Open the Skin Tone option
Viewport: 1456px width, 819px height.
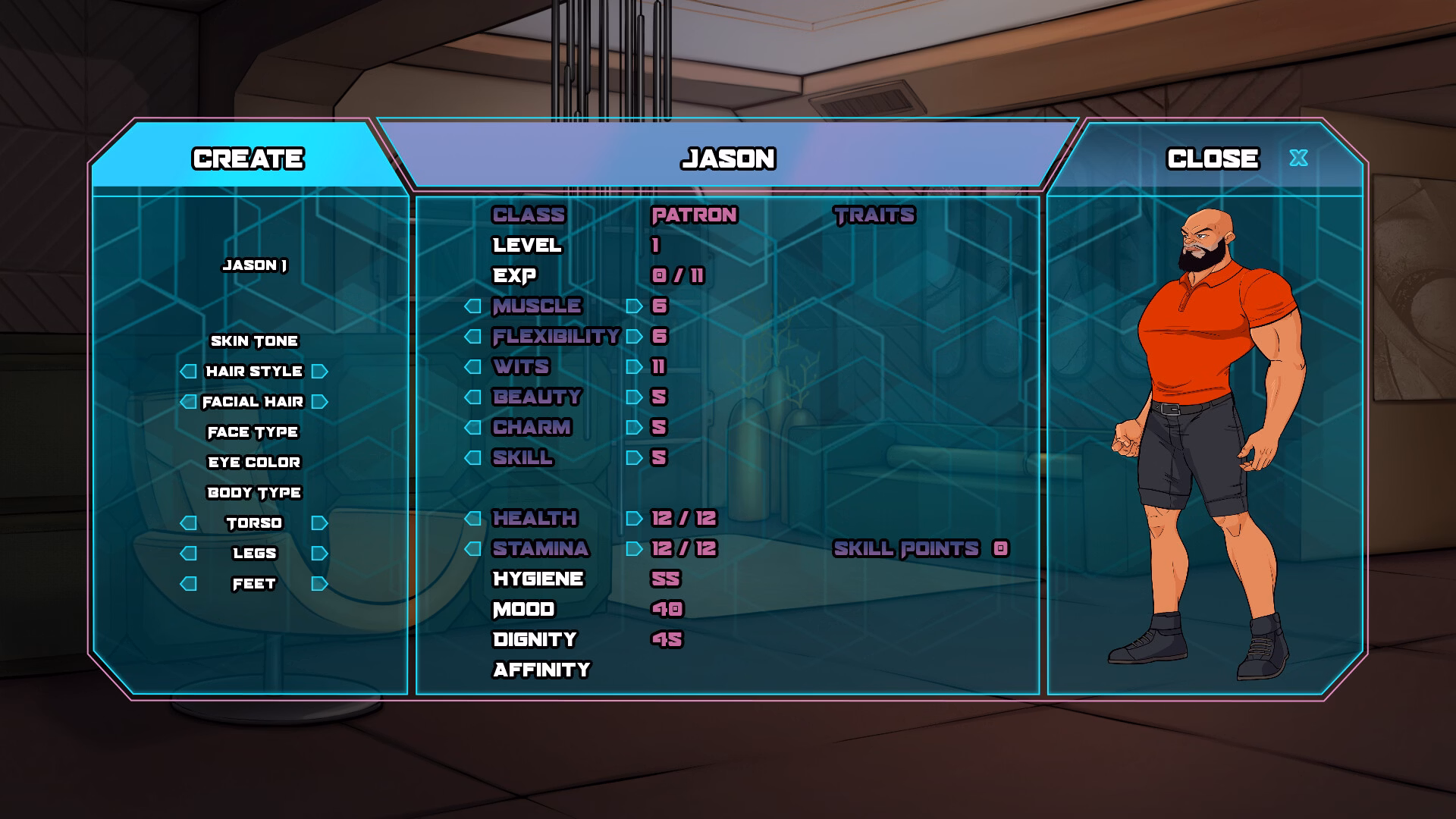click(x=253, y=340)
